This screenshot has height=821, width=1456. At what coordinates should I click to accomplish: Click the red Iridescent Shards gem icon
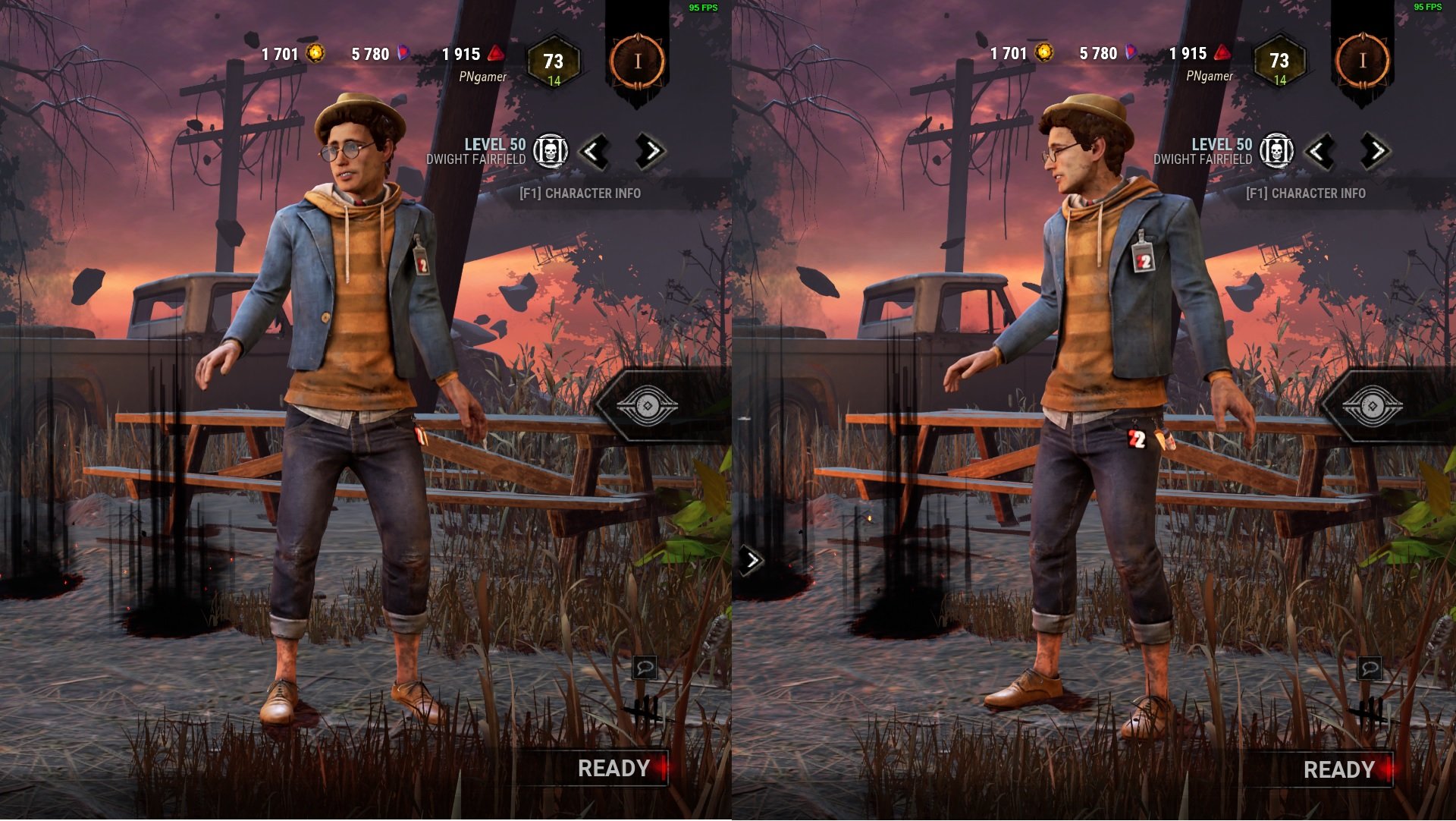(x=497, y=53)
